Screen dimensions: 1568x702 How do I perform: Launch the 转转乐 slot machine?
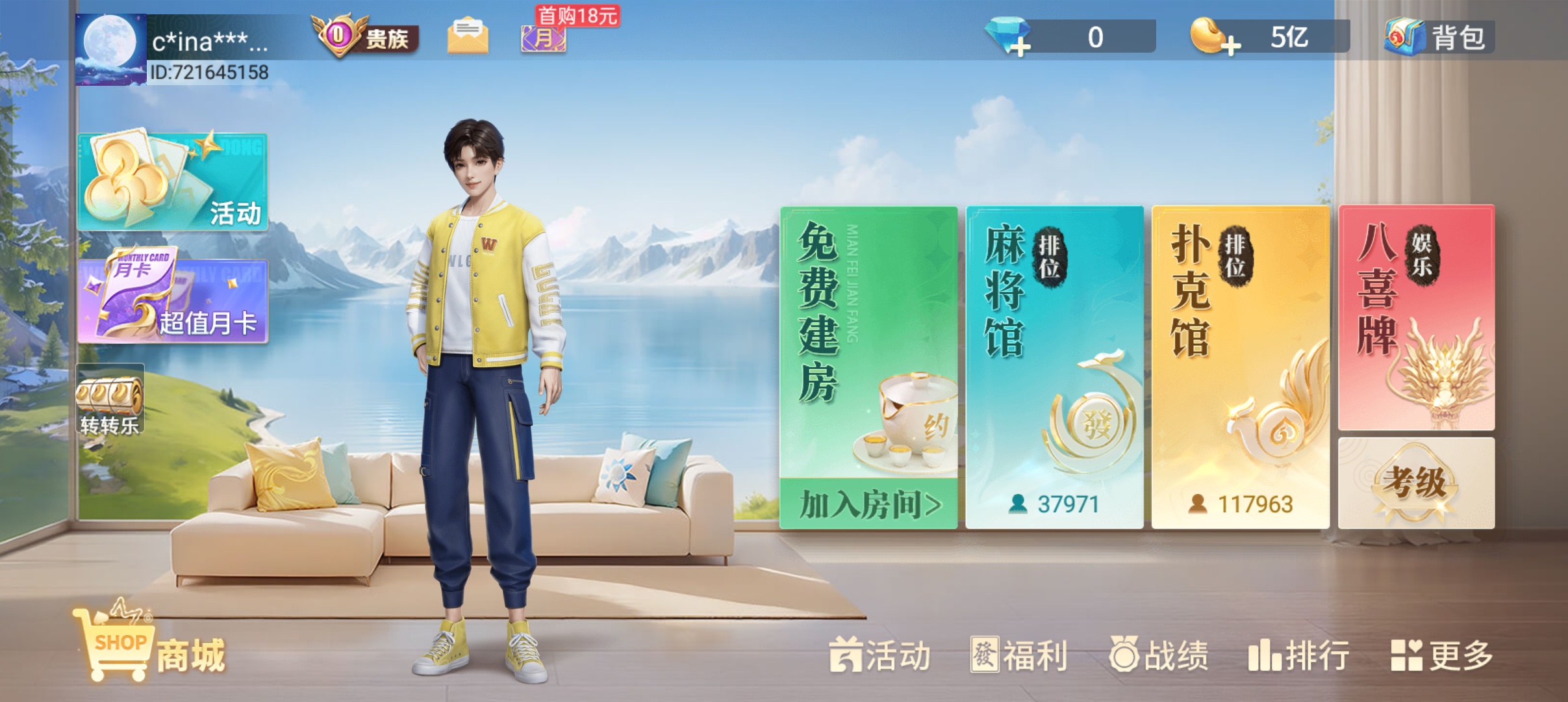coord(109,399)
